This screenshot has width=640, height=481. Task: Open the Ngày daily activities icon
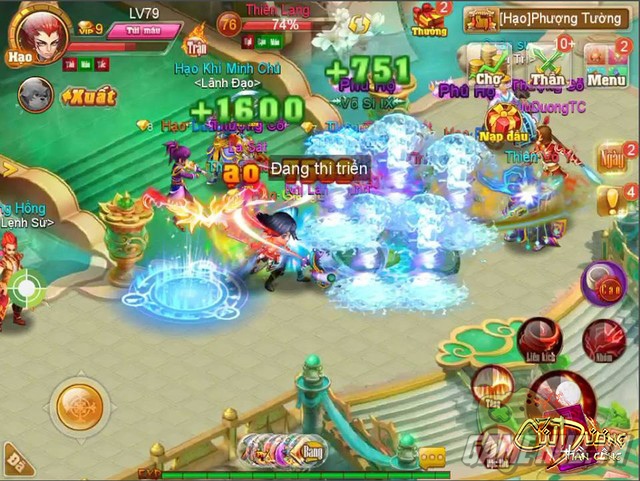[x=610, y=158]
